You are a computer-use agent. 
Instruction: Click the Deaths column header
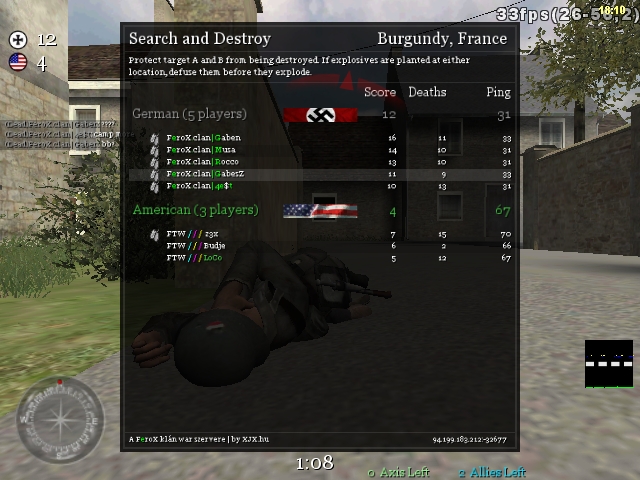point(427,92)
